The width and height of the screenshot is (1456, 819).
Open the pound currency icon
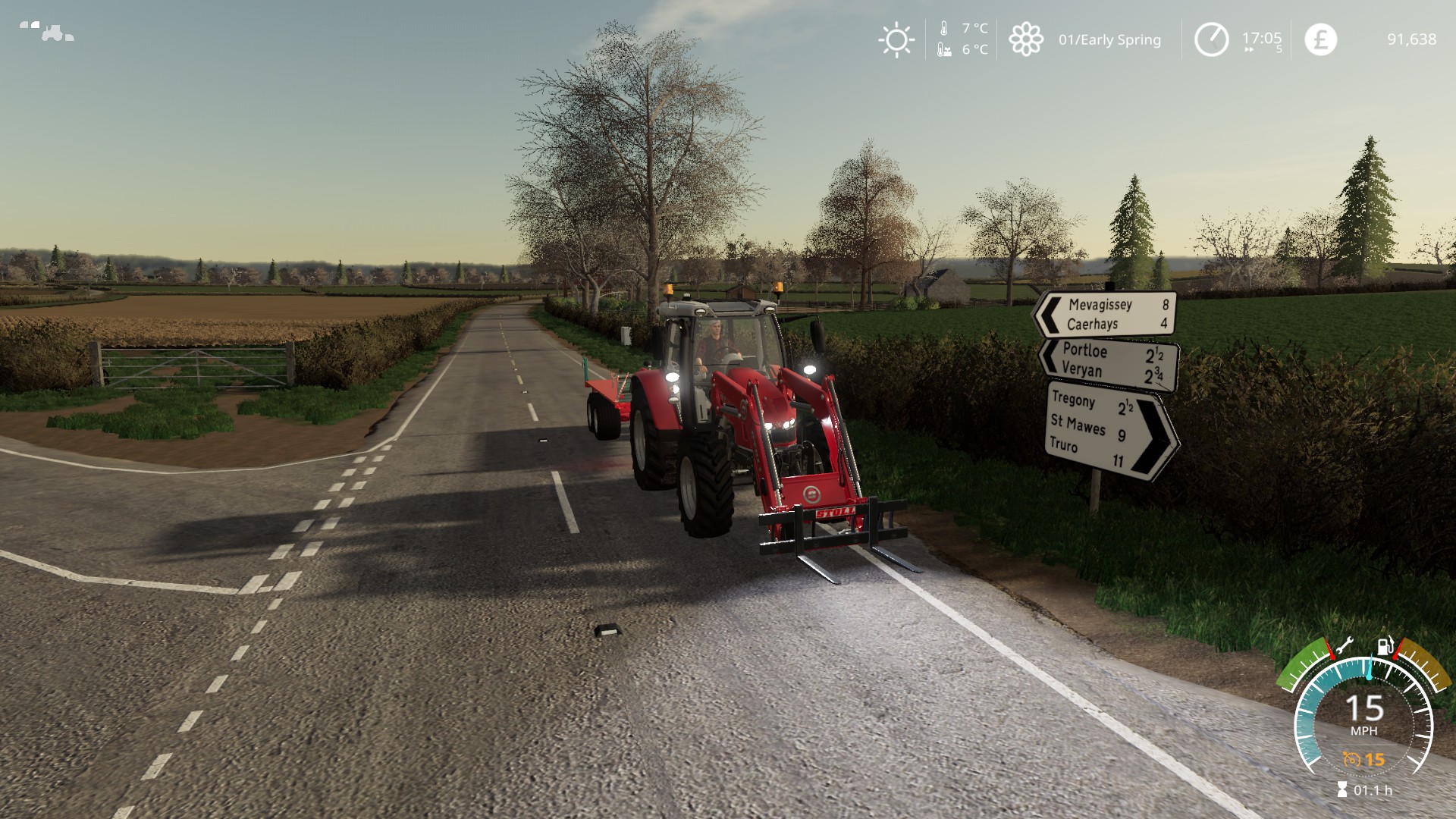click(x=1320, y=39)
